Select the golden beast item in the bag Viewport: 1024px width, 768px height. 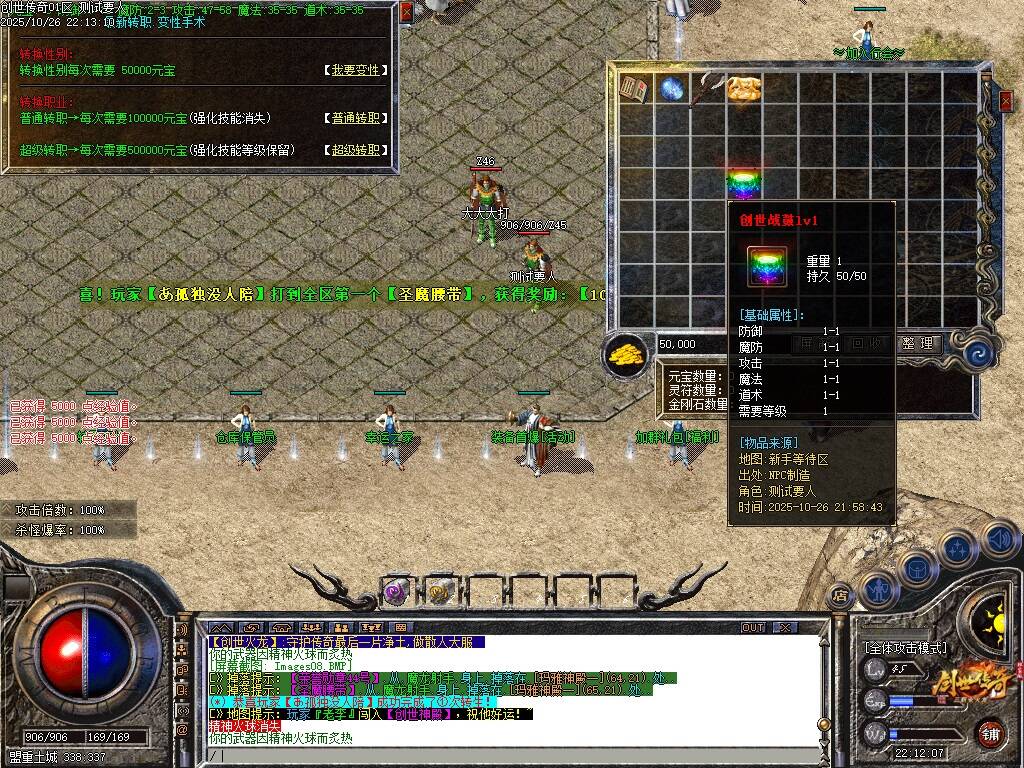point(744,89)
